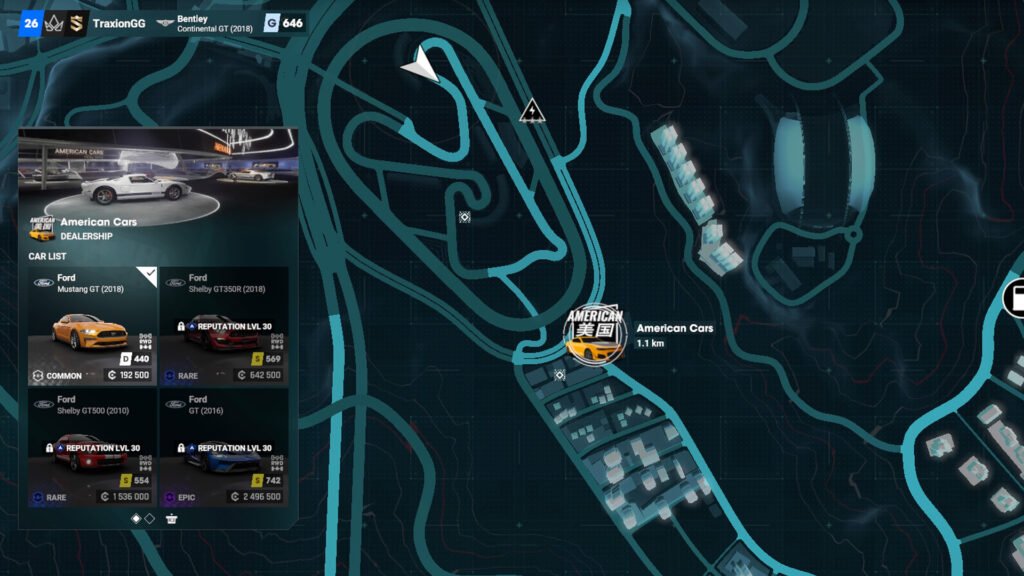Open the American Cars dealership preview image
This screenshot has height=576, width=1024.
click(158, 171)
